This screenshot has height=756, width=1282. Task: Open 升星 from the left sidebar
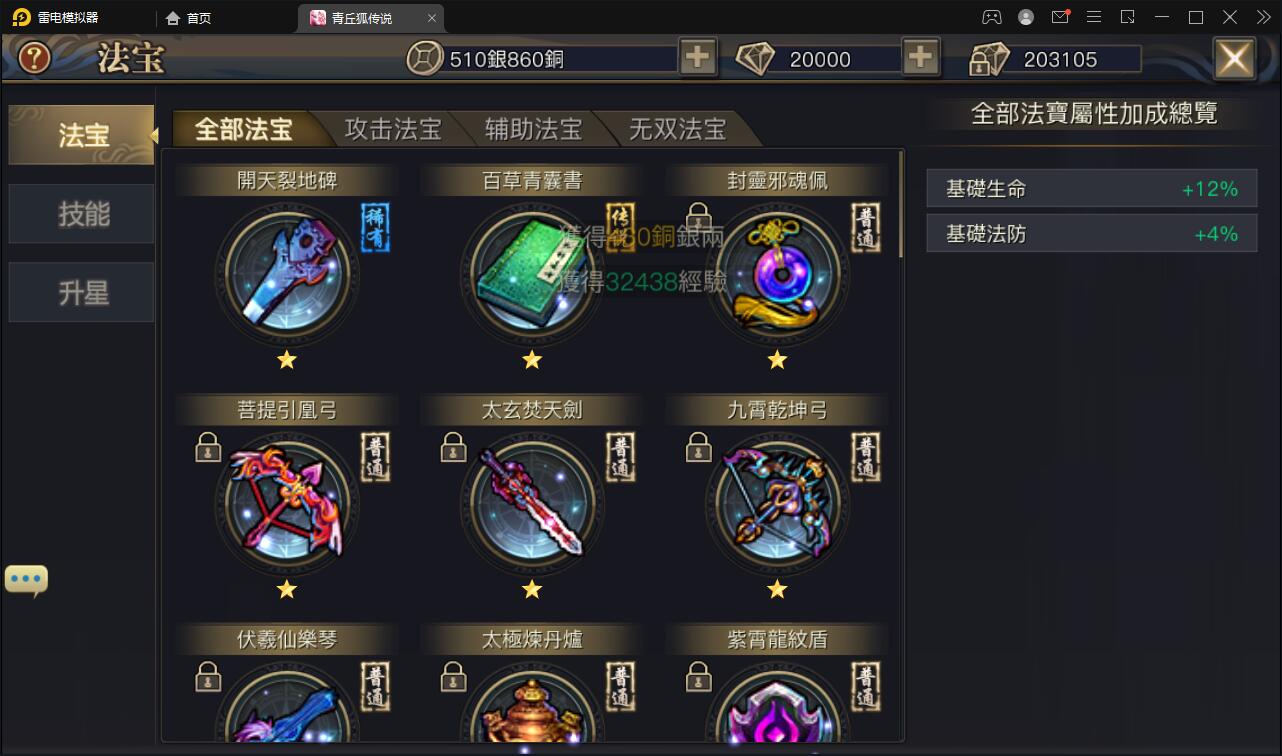tap(81, 292)
